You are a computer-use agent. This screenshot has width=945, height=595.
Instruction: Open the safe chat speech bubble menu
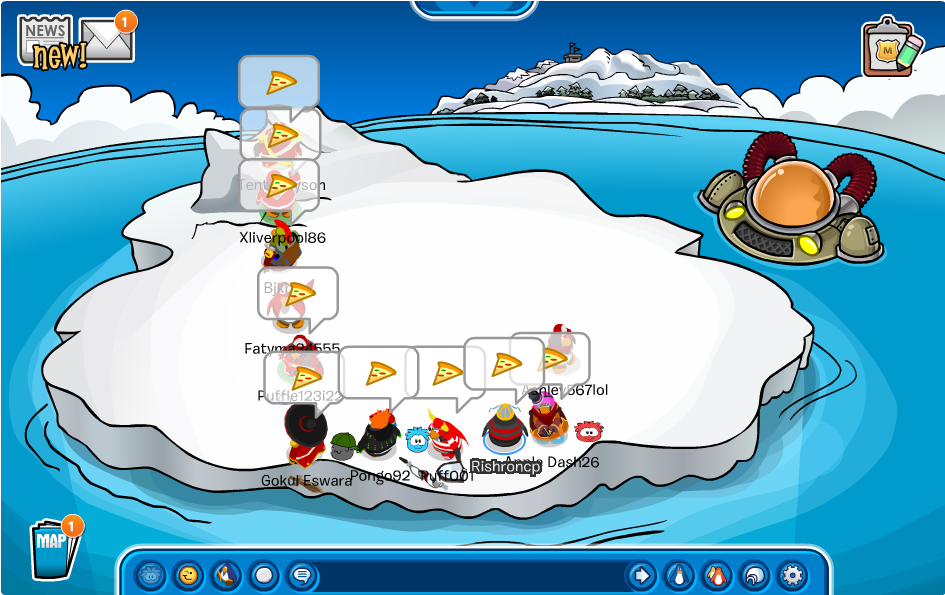tap(301, 575)
